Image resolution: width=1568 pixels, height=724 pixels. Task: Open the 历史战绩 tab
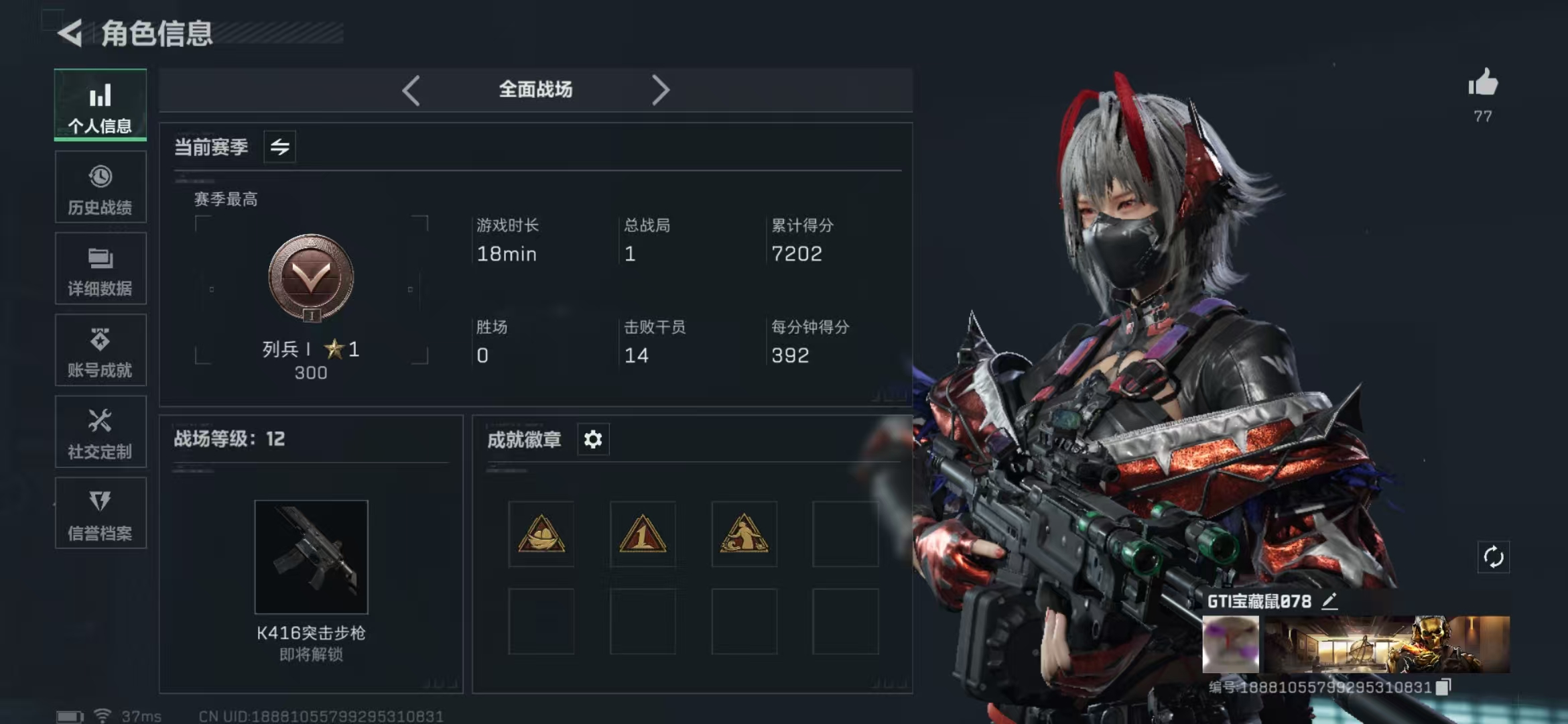(x=101, y=187)
